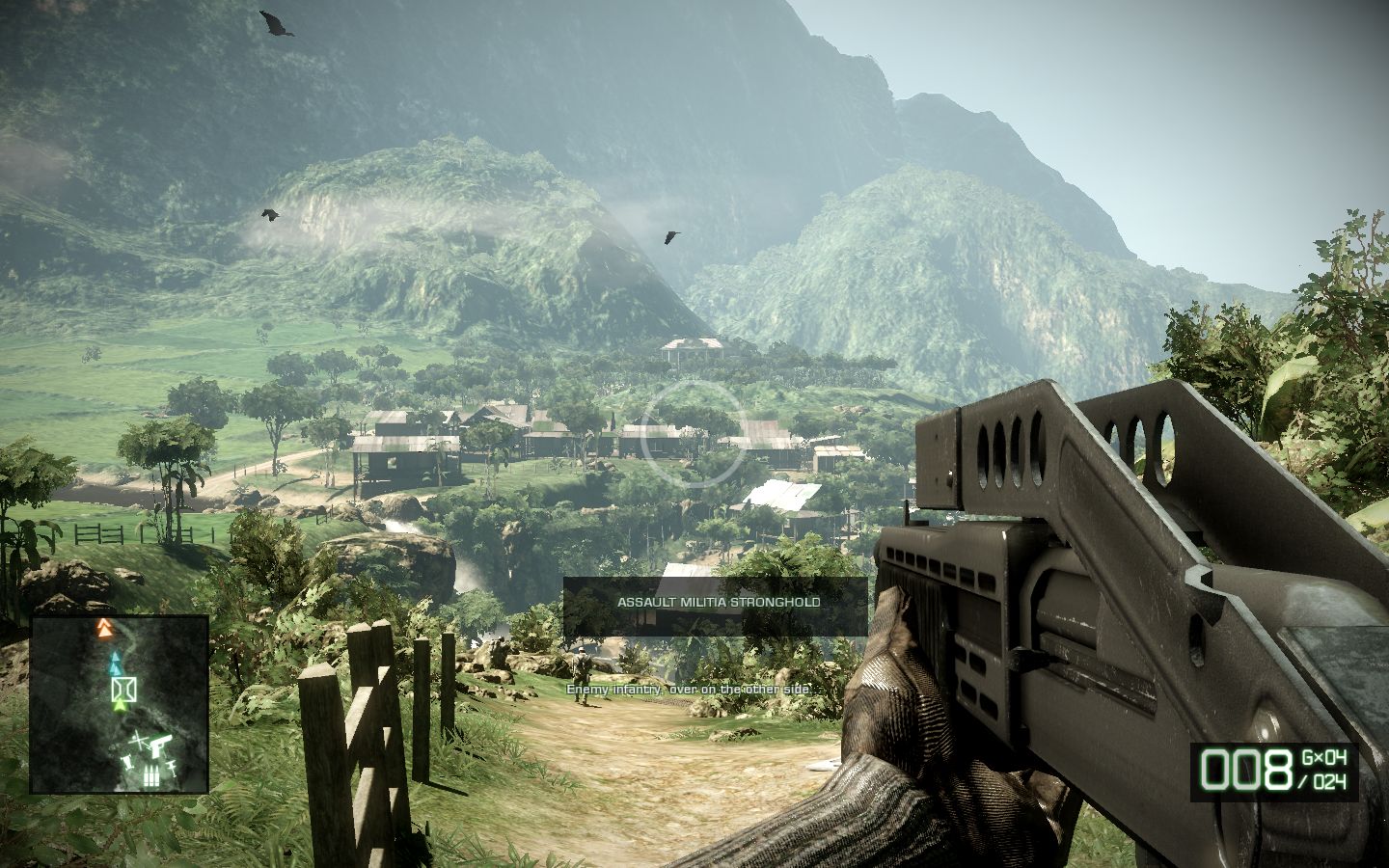Image resolution: width=1389 pixels, height=868 pixels.
Task: Click the green player arrow on the minimap
Action: tap(120, 707)
